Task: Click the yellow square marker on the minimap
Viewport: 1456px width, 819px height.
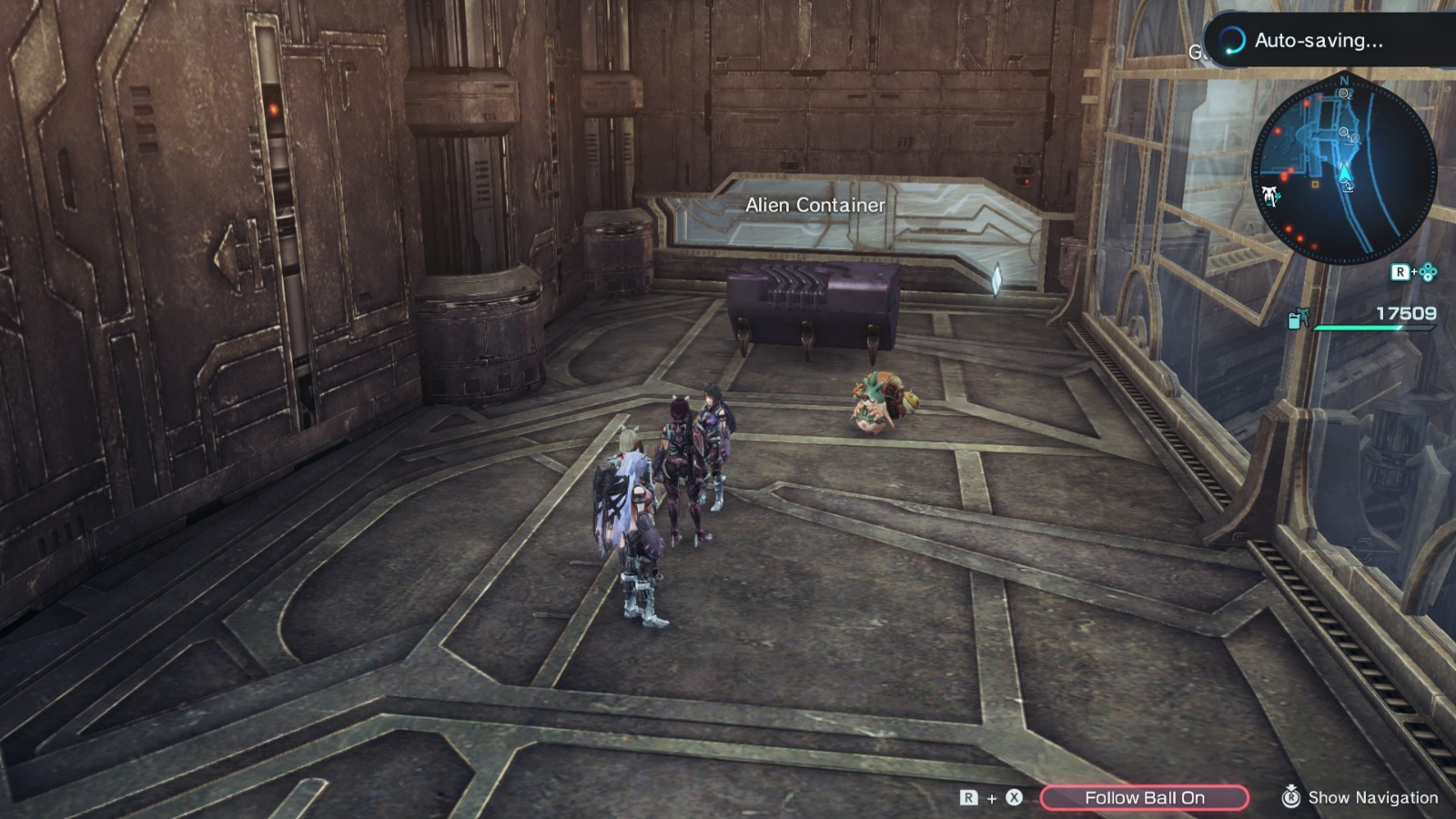Action: coord(1315,185)
